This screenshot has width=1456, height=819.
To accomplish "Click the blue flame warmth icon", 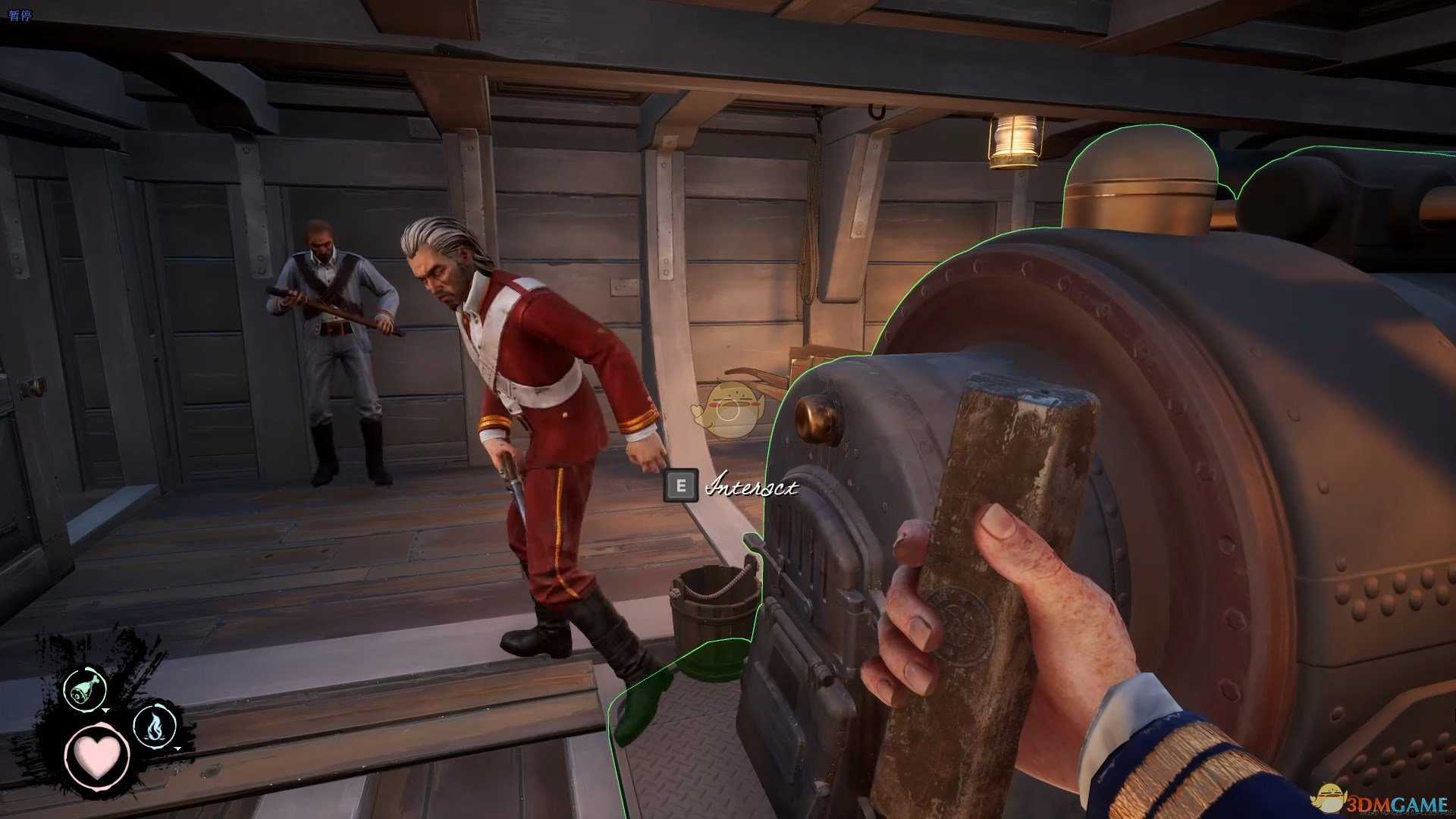I will (x=154, y=726).
